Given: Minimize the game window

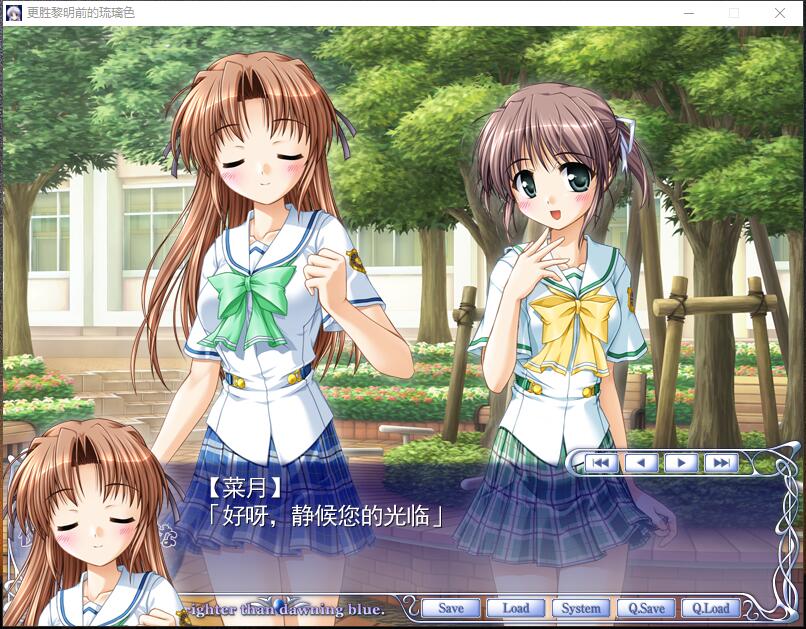Looking at the screenshot, I should [688, 13].
